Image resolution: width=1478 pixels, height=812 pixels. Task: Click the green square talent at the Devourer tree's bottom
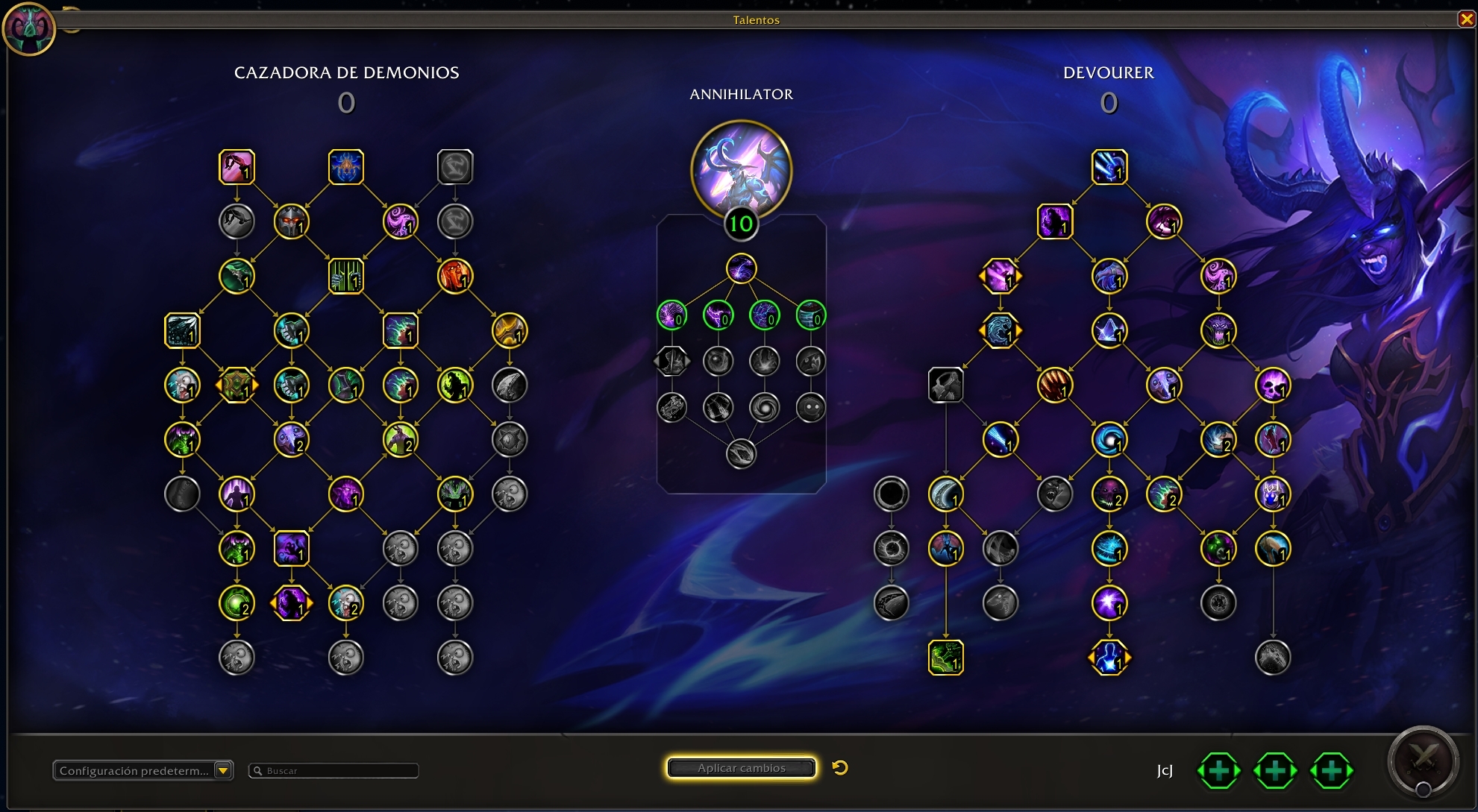point(945,658)
